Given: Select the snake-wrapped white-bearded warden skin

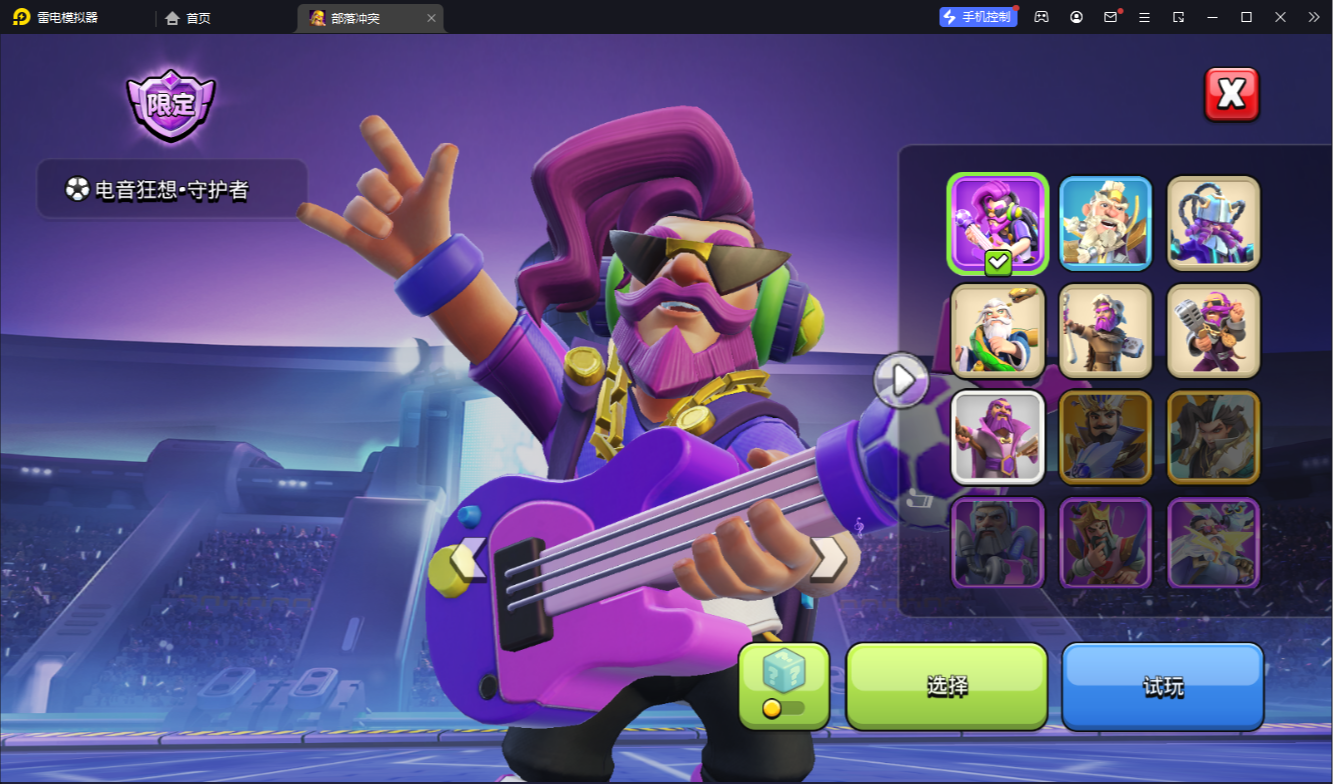Looking at the screenshot, I should [998, 331].
